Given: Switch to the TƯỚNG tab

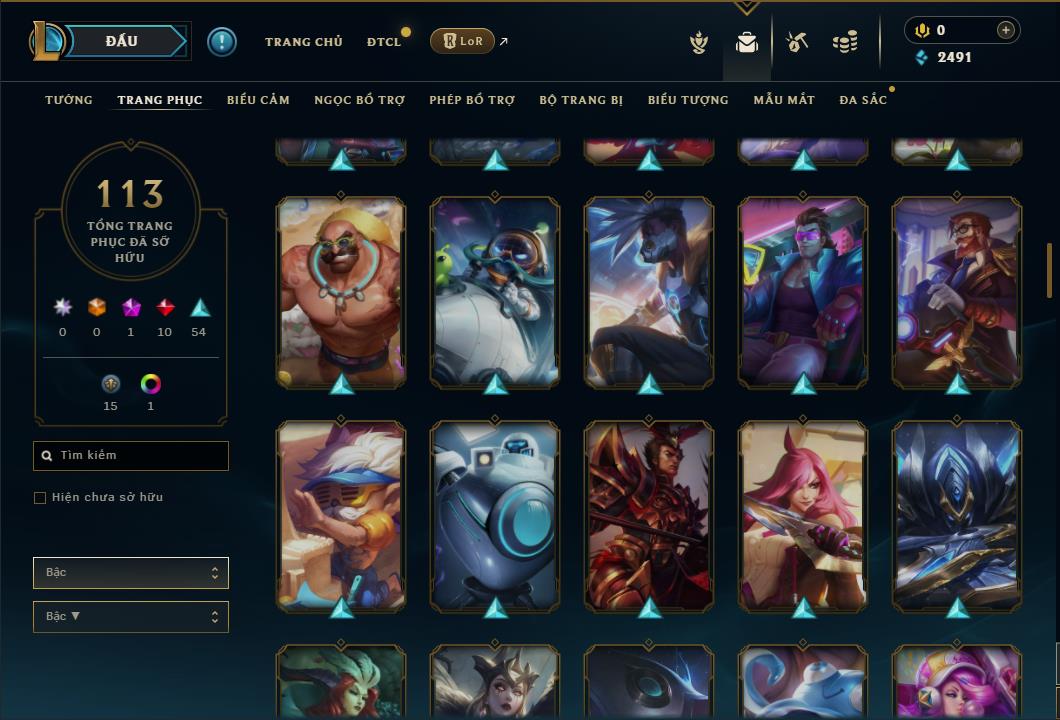Looking at the screenshot, I should (69, 100).
